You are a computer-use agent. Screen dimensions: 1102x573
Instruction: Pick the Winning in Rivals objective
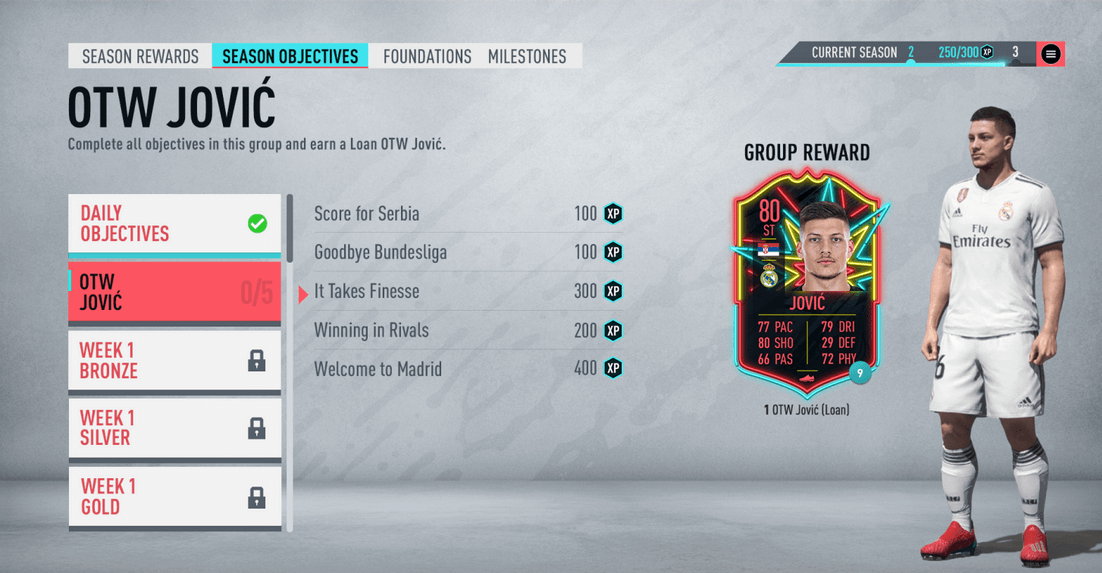tap(468, 330)
